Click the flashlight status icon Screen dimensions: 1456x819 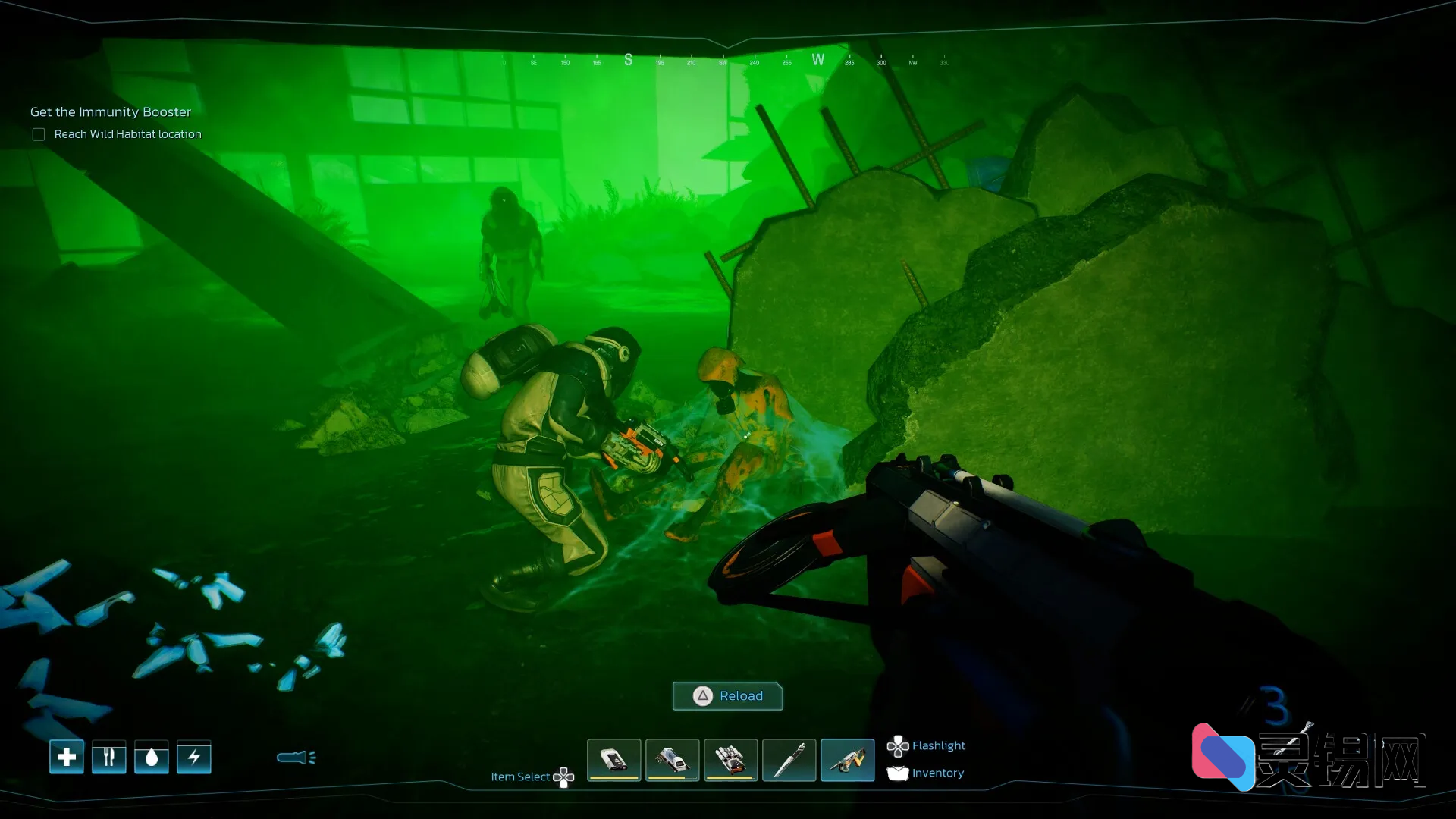296,757
